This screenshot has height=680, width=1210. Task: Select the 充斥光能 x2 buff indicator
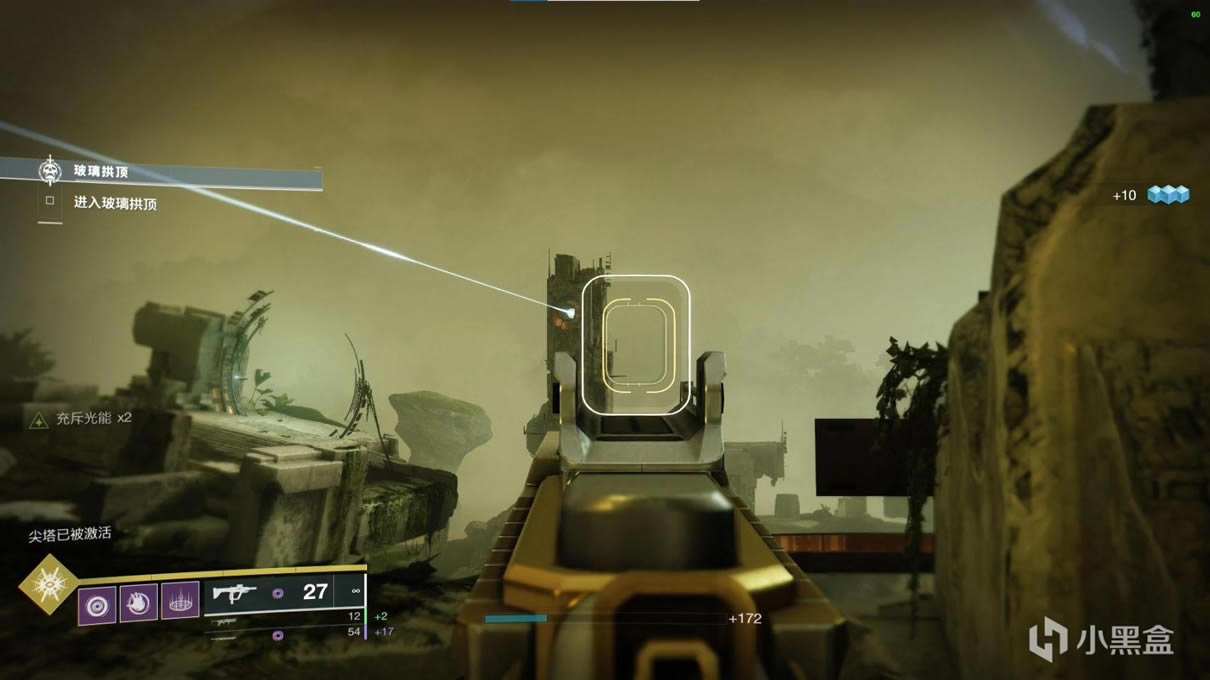[82, 419]
